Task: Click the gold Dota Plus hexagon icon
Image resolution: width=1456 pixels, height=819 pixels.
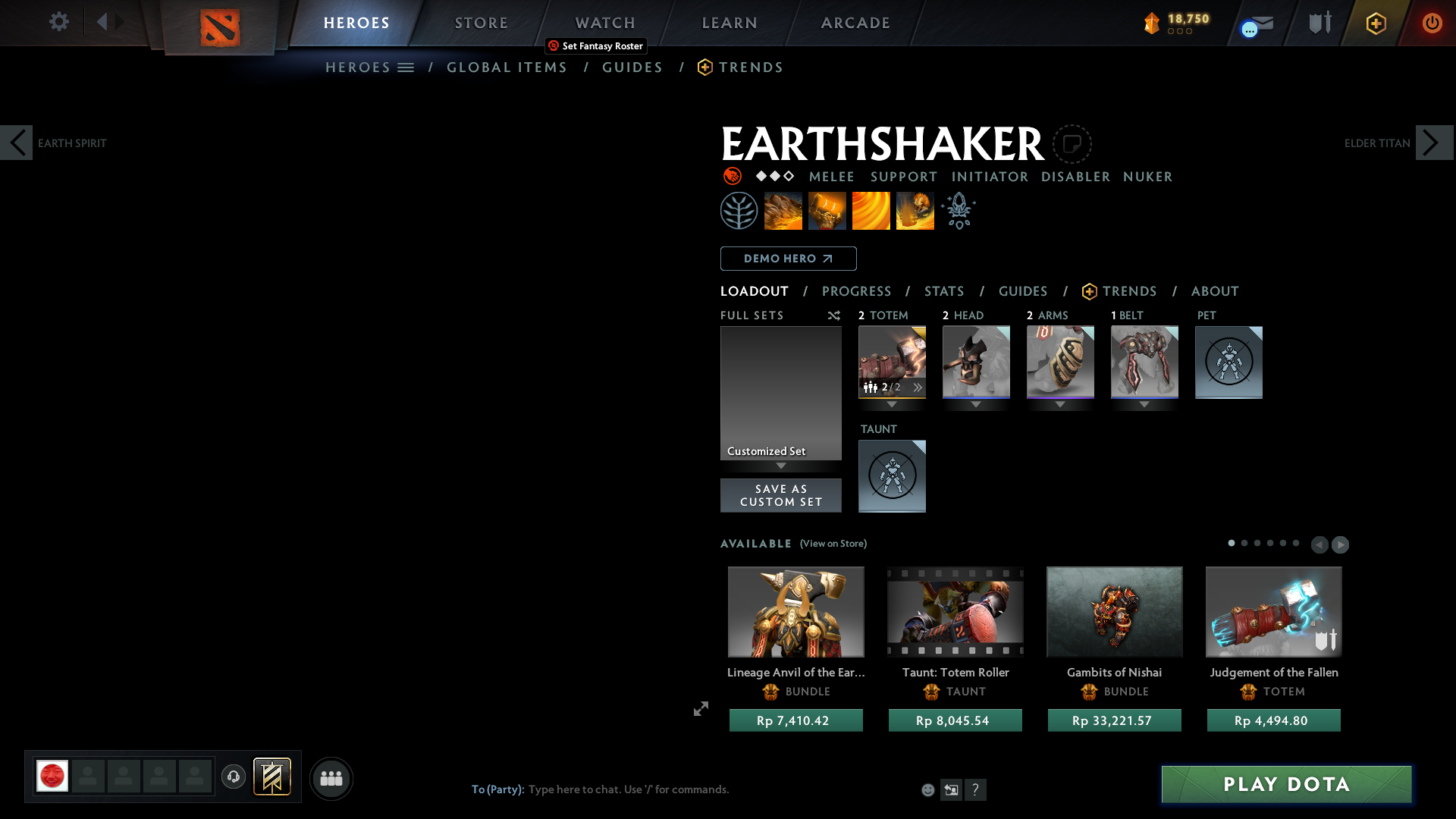Action: (1376, 23)
